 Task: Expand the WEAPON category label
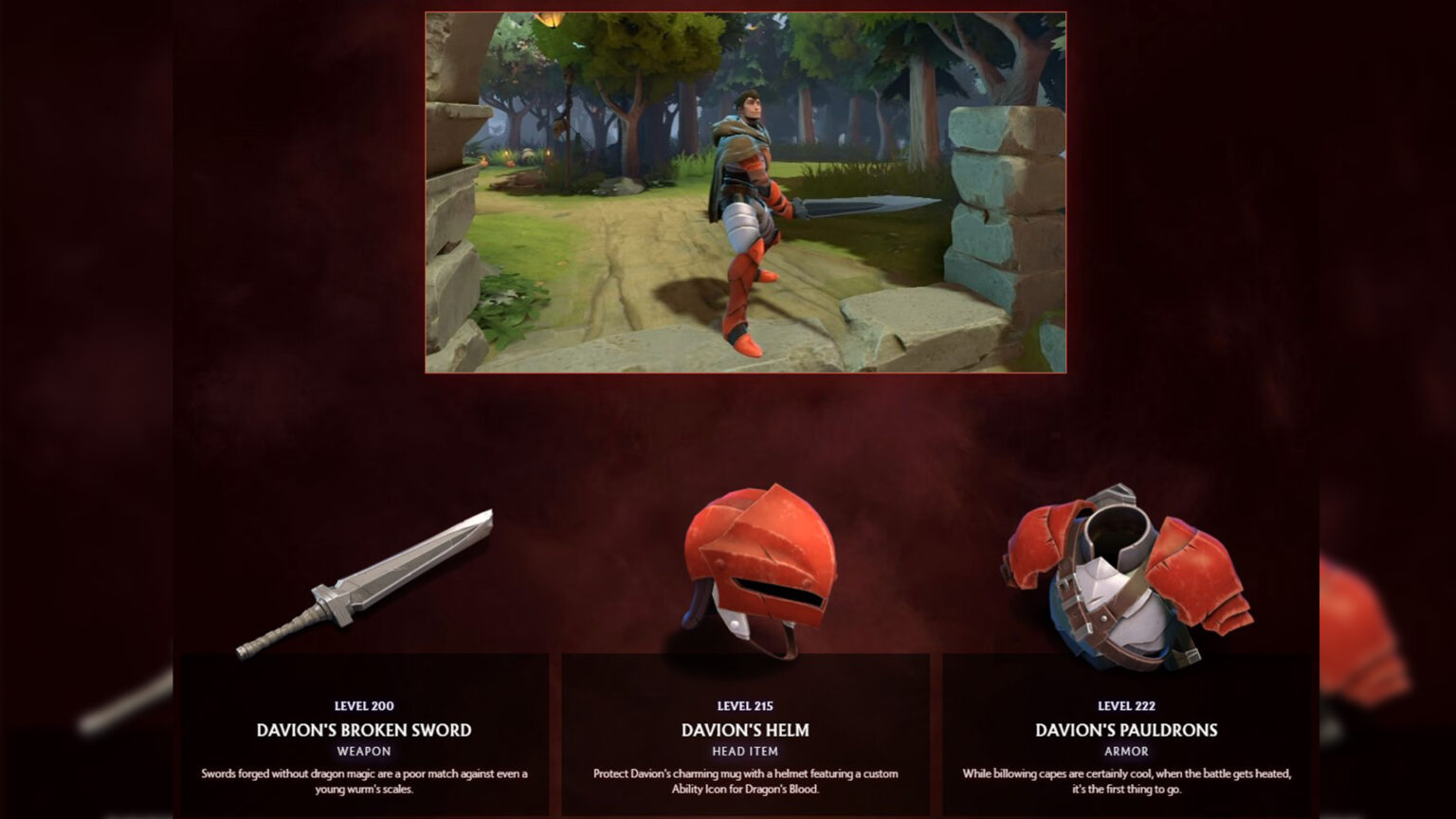coord(365,750)
